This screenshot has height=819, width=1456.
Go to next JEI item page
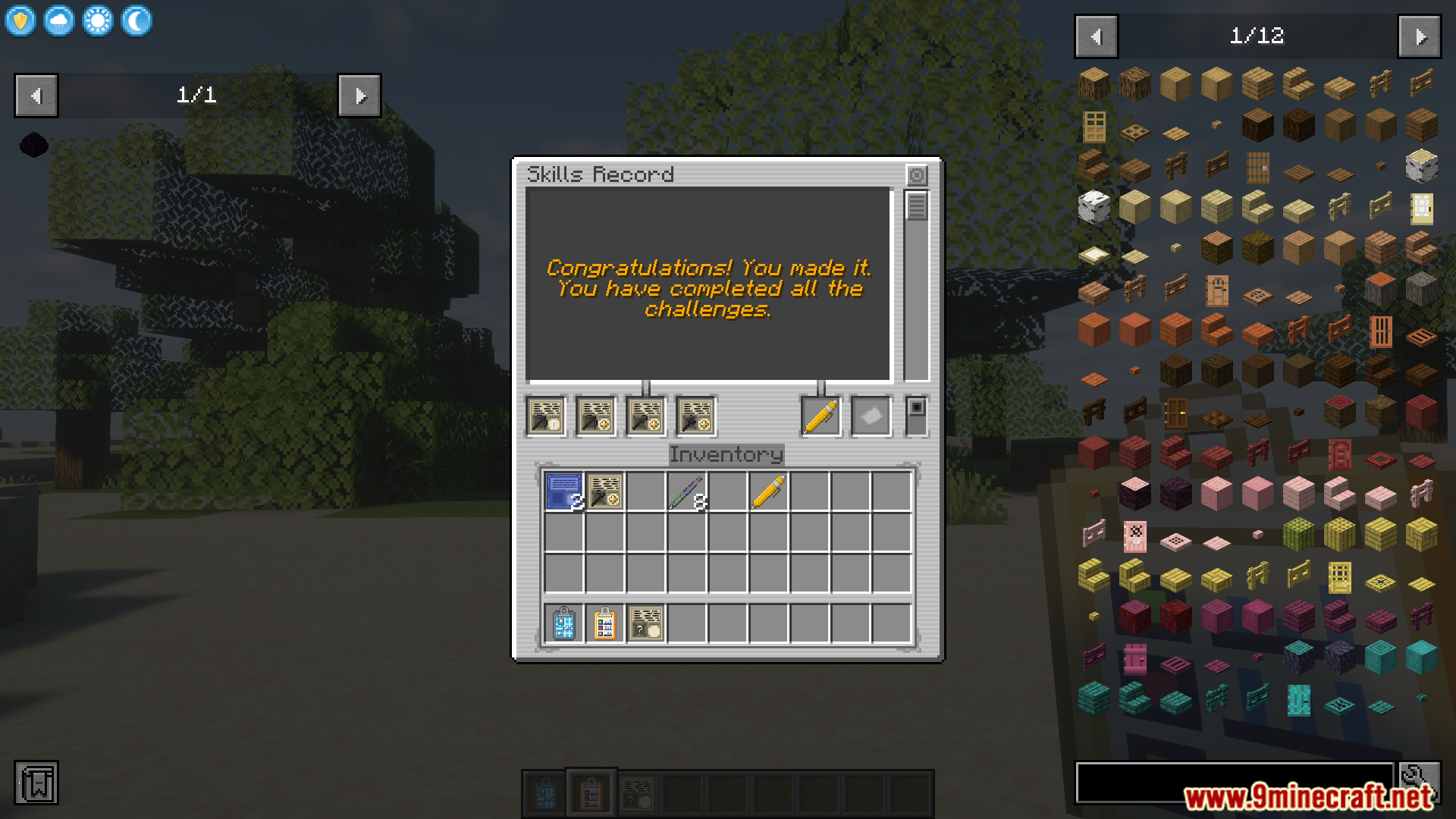click(x=1419, y=36)
